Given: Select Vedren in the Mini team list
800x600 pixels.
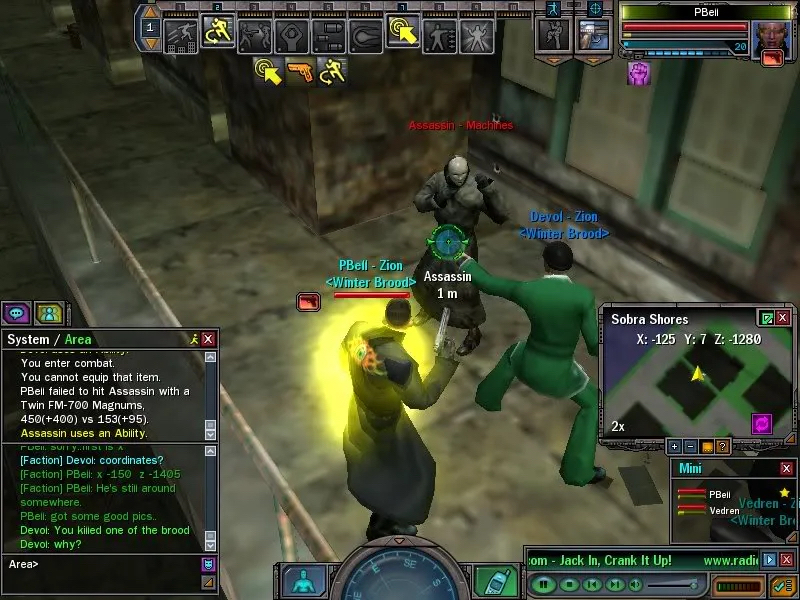Looking at the screenshot, I should pyautogui.click(x=724, y=510).
